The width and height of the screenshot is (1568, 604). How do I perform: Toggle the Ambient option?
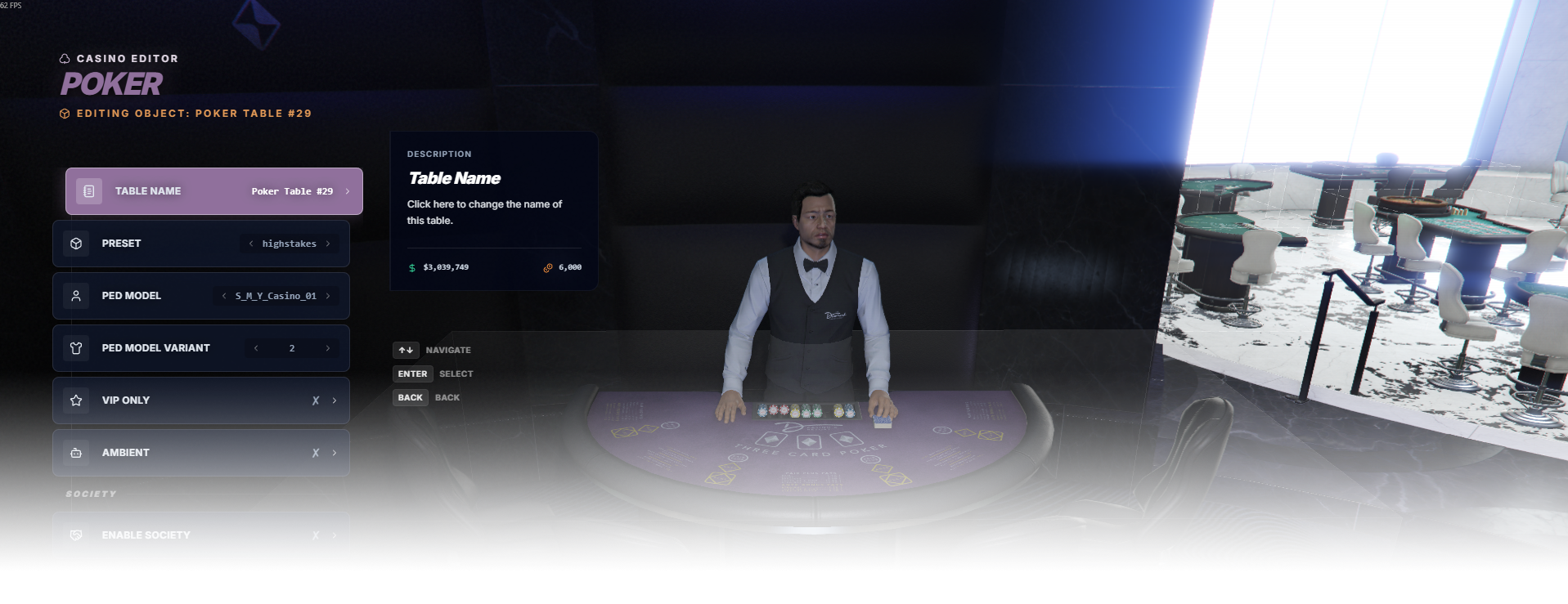(x=200, y=453)
